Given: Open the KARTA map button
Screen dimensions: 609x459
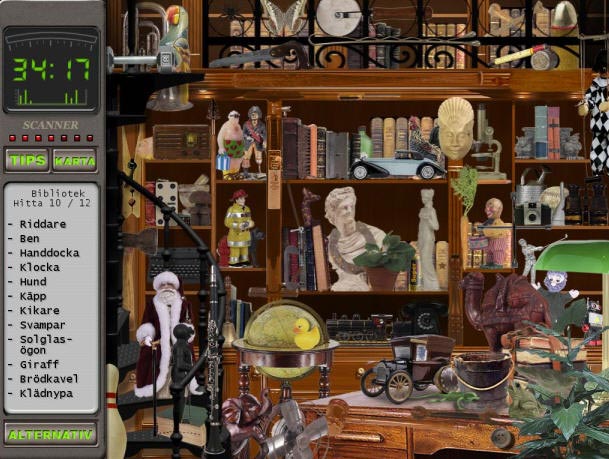Looking at the screenshot, I should coord(74,160).
